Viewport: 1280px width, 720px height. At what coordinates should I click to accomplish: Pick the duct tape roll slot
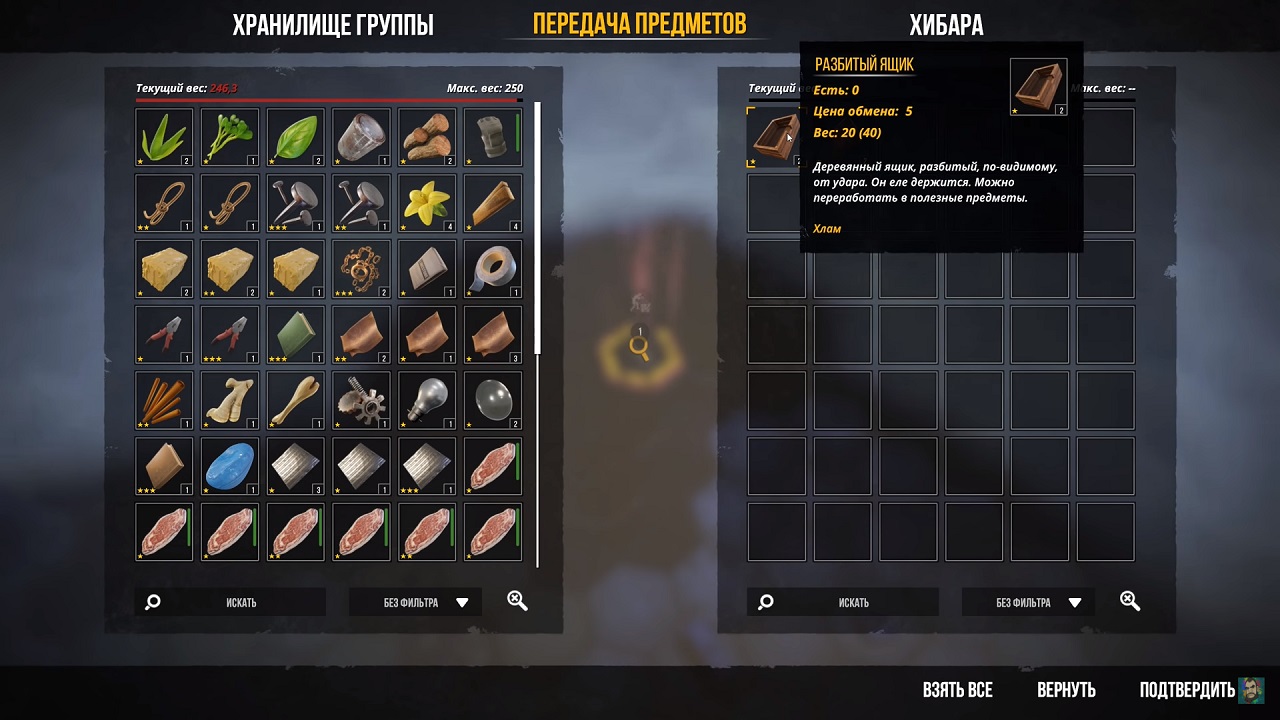[493, 269]
